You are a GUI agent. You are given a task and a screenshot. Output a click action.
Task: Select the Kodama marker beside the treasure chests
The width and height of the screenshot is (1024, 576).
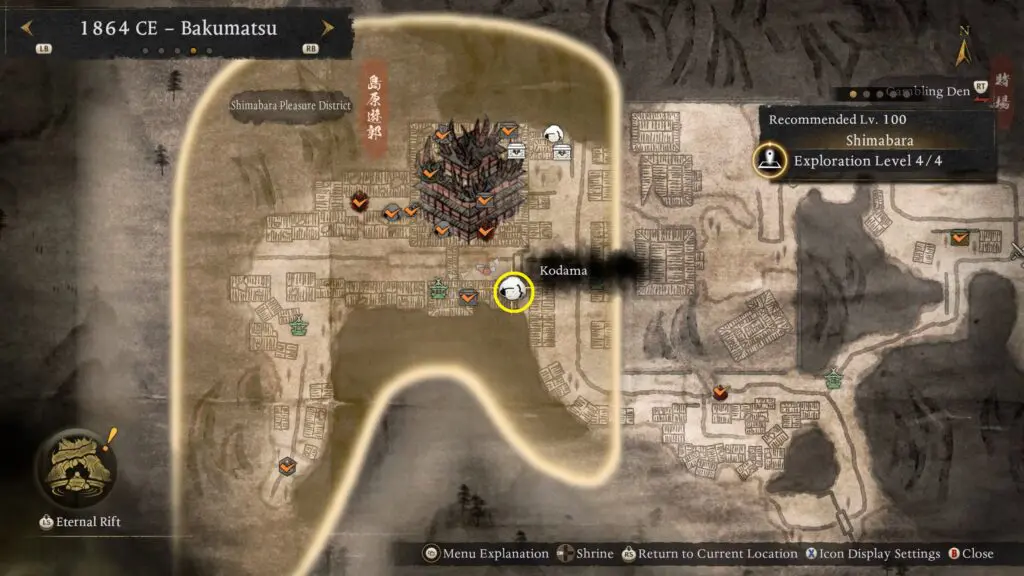click(553, 134)
